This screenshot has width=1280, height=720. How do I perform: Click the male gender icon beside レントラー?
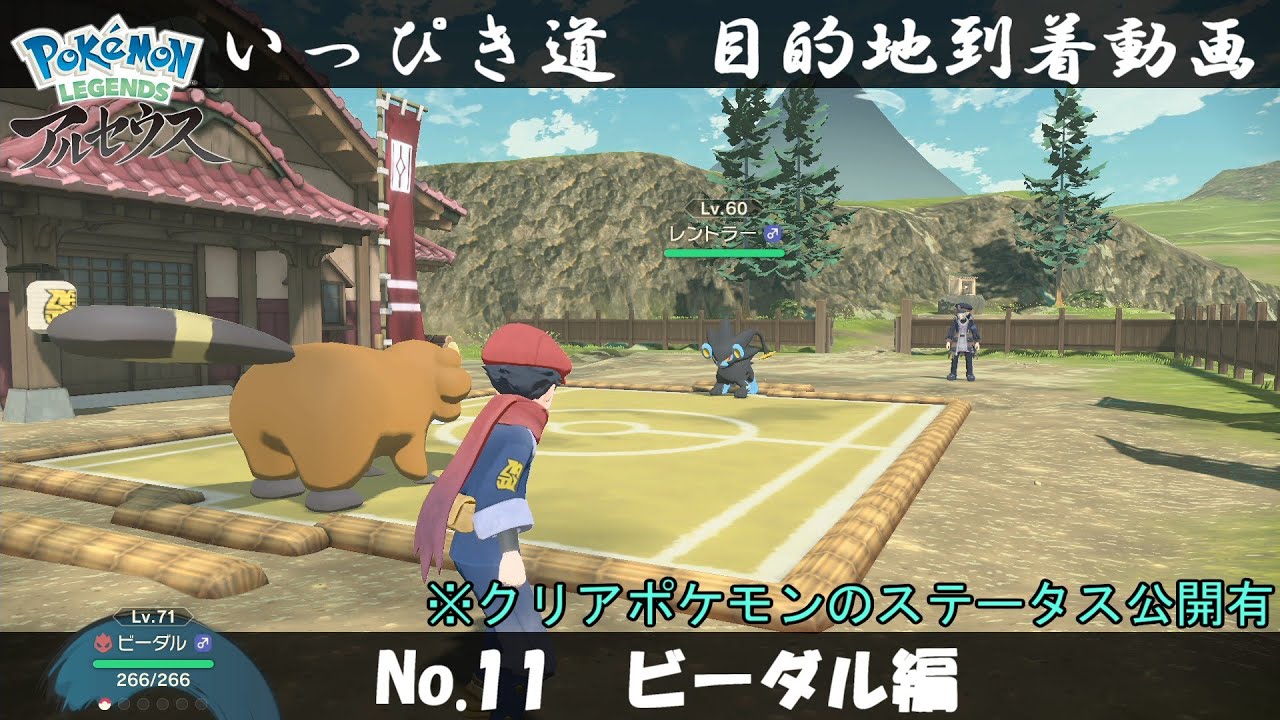point(773,234)
